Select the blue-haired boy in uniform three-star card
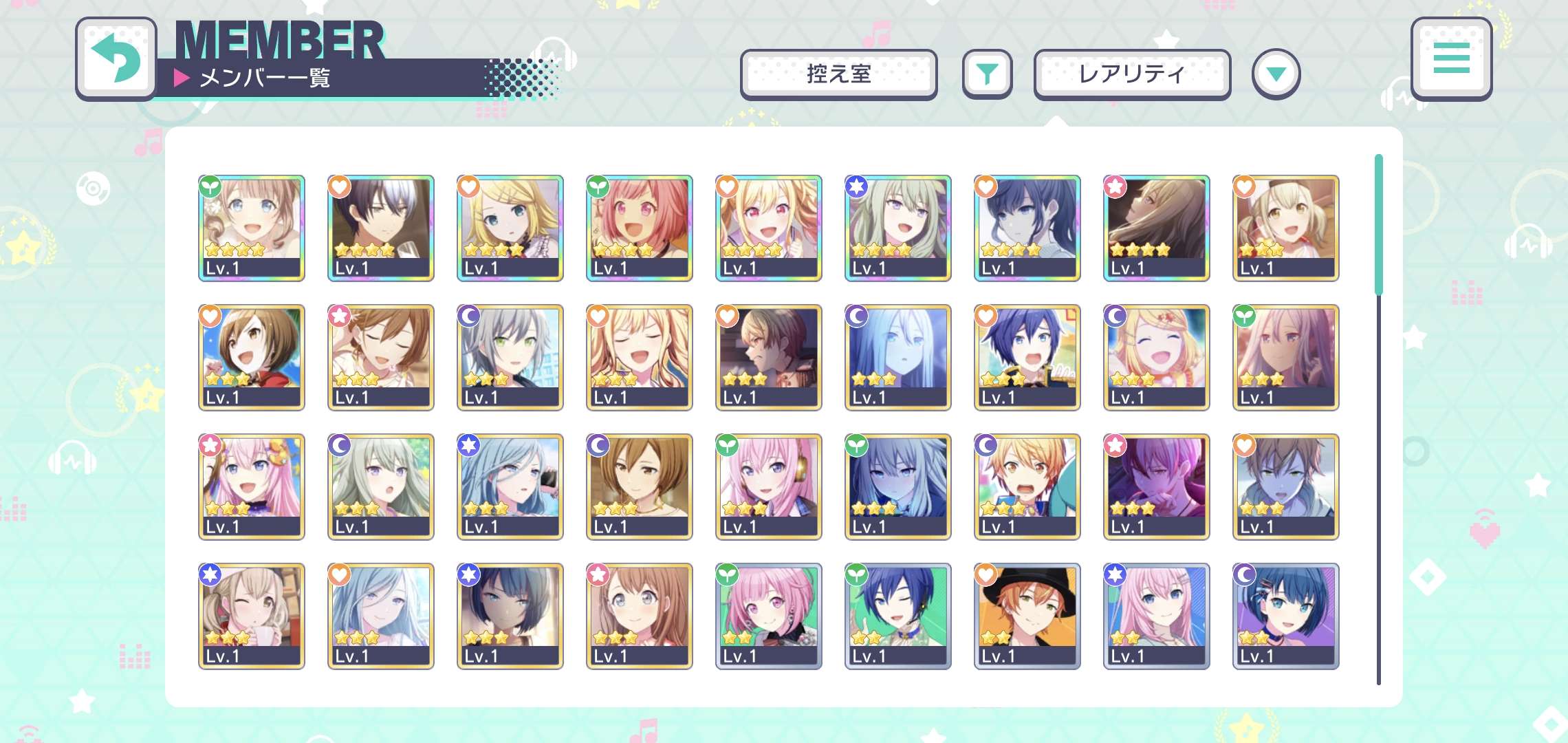Screen dimensions: 1568x743 pos(1027,357)
